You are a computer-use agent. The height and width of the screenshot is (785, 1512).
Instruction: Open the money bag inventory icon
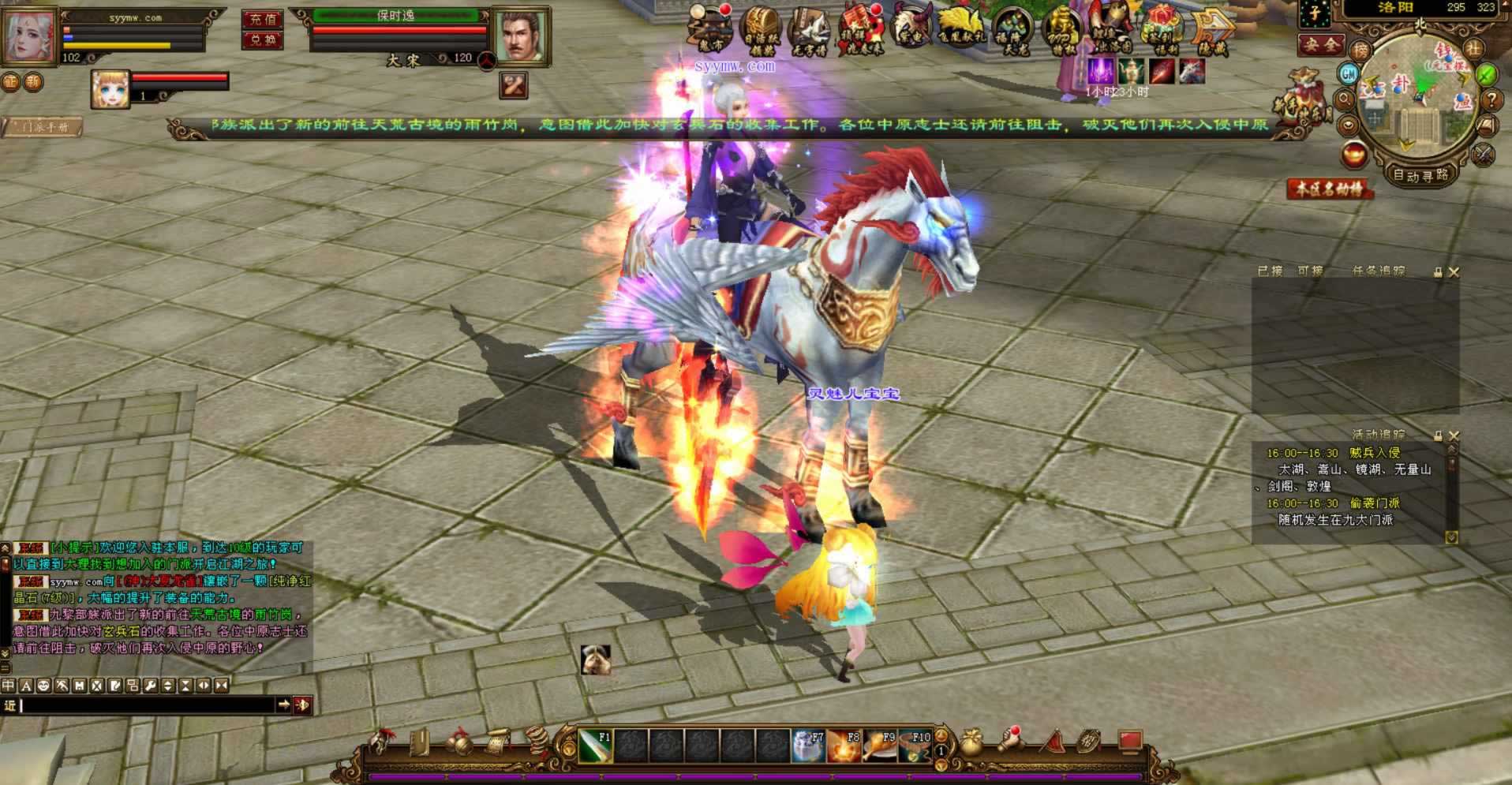tap(971, 742)
